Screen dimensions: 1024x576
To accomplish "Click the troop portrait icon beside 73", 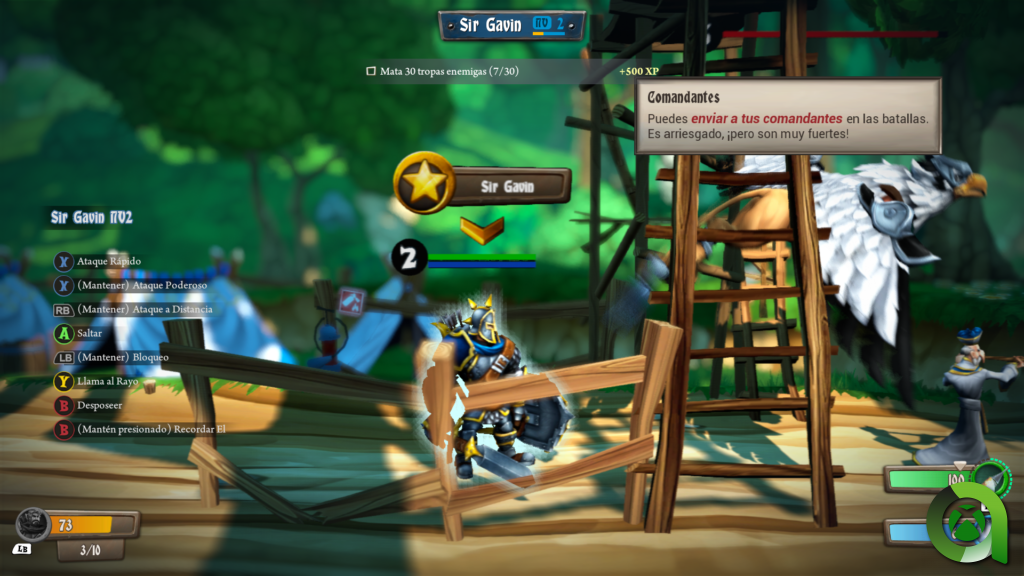I will click(33, 525).
